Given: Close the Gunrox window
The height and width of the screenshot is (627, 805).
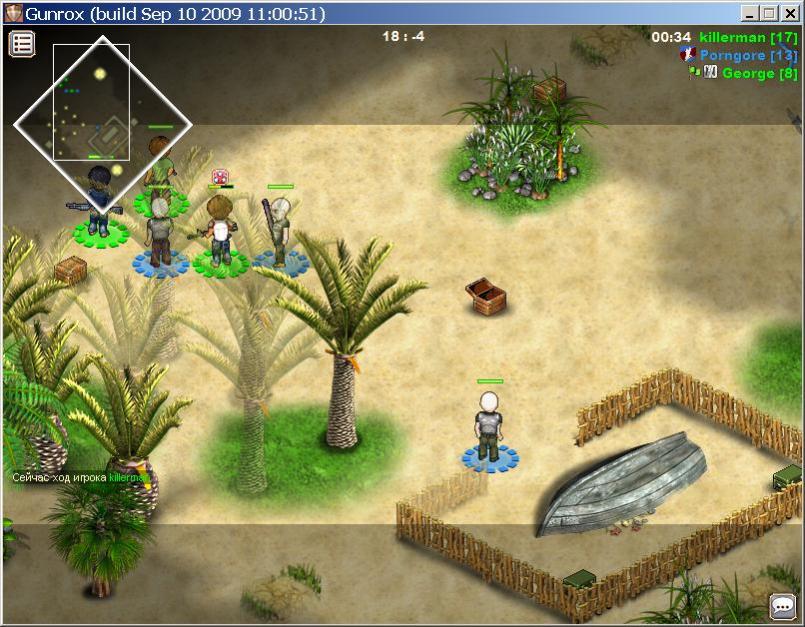Looking at the screenshot, I should point(790,13).
